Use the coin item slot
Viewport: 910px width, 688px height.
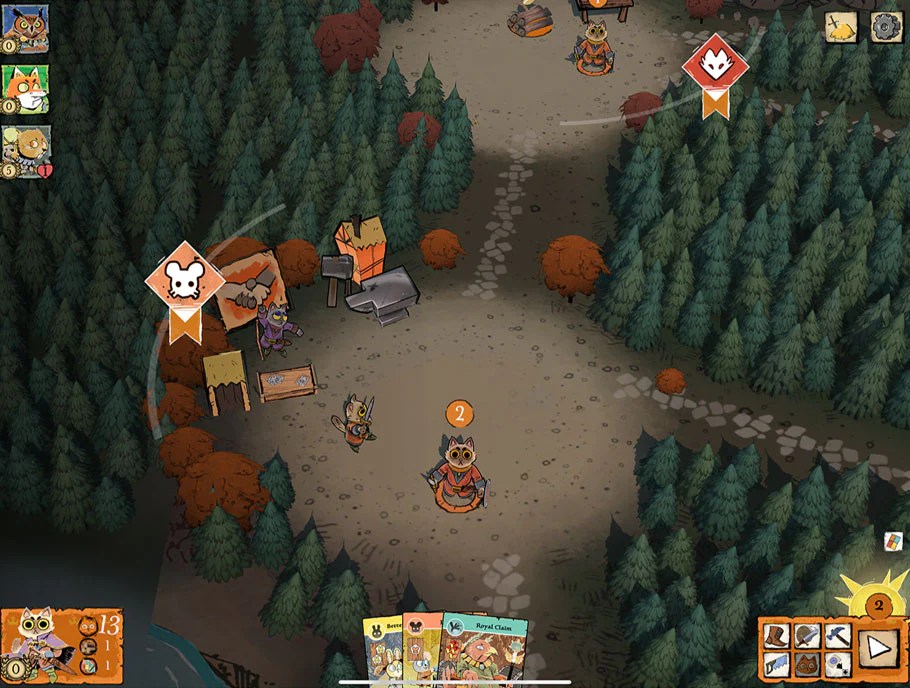pos(838,663)
